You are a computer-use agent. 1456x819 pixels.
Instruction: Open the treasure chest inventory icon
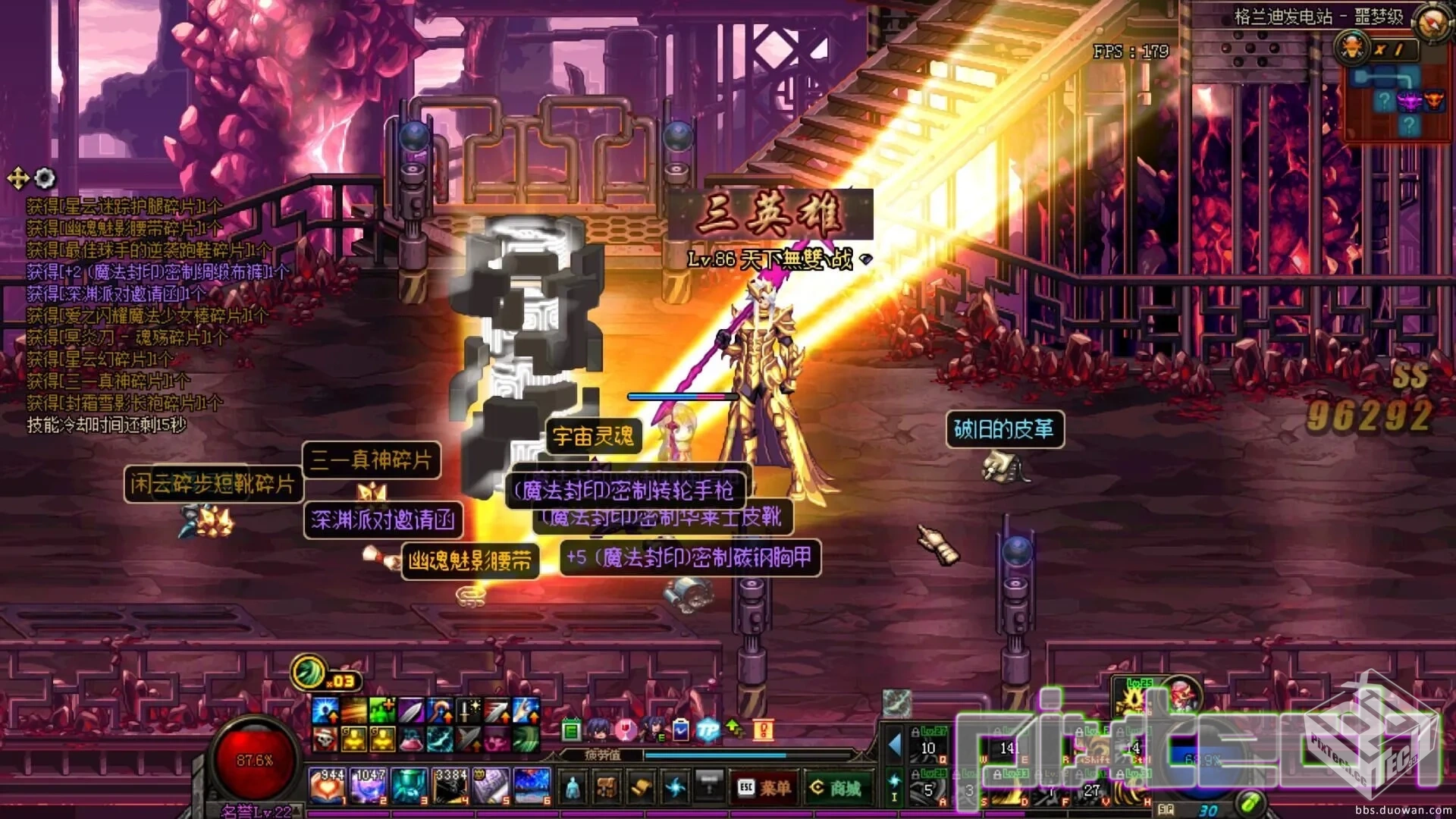pos(605,789)
